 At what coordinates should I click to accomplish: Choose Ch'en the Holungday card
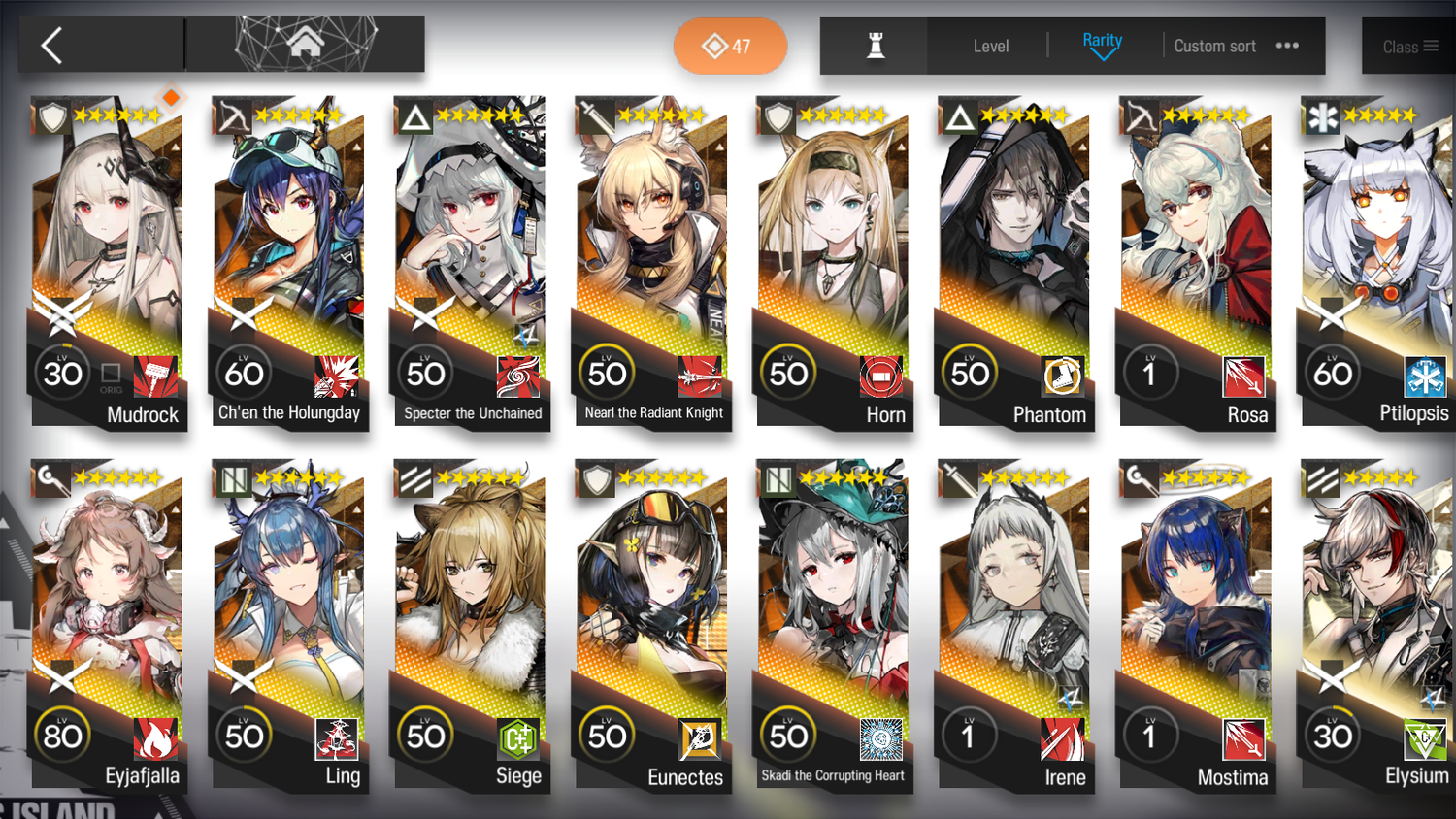288,252
